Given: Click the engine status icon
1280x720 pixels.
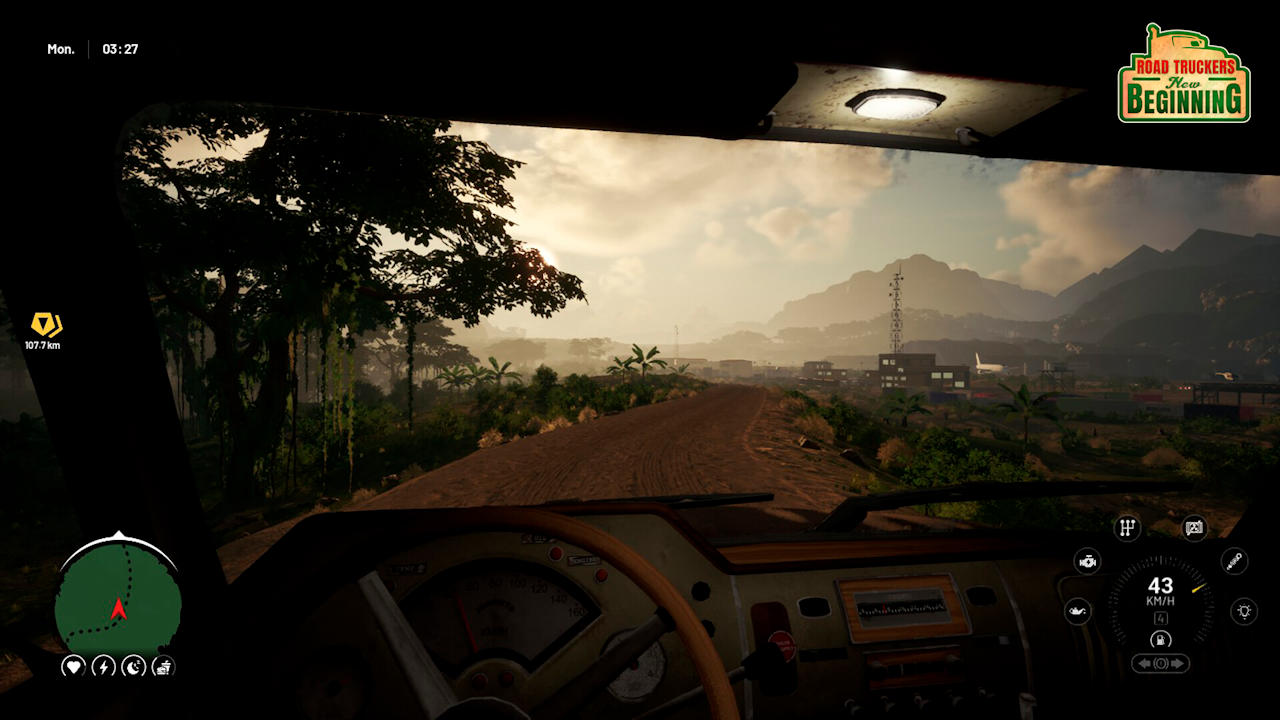Looking at the screenshot, I should click(1087, 561).
